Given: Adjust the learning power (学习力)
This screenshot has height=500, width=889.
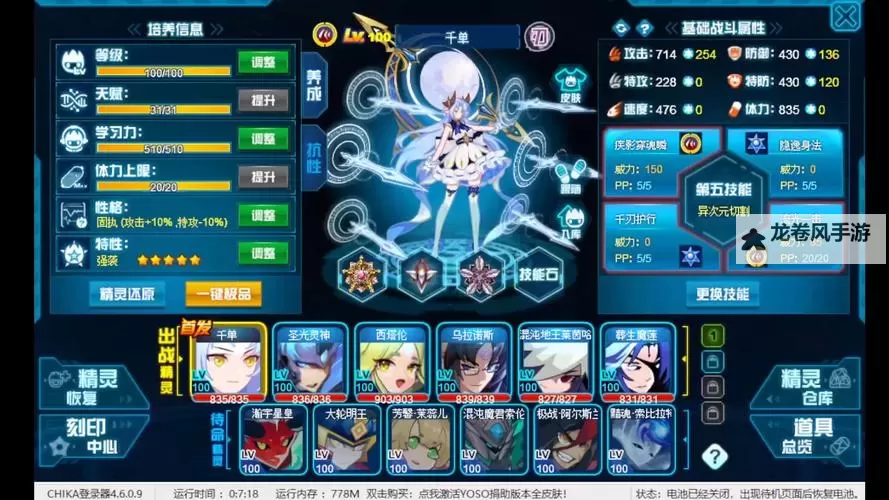Looking at the screenshot, I should click(x=263, y=138).
